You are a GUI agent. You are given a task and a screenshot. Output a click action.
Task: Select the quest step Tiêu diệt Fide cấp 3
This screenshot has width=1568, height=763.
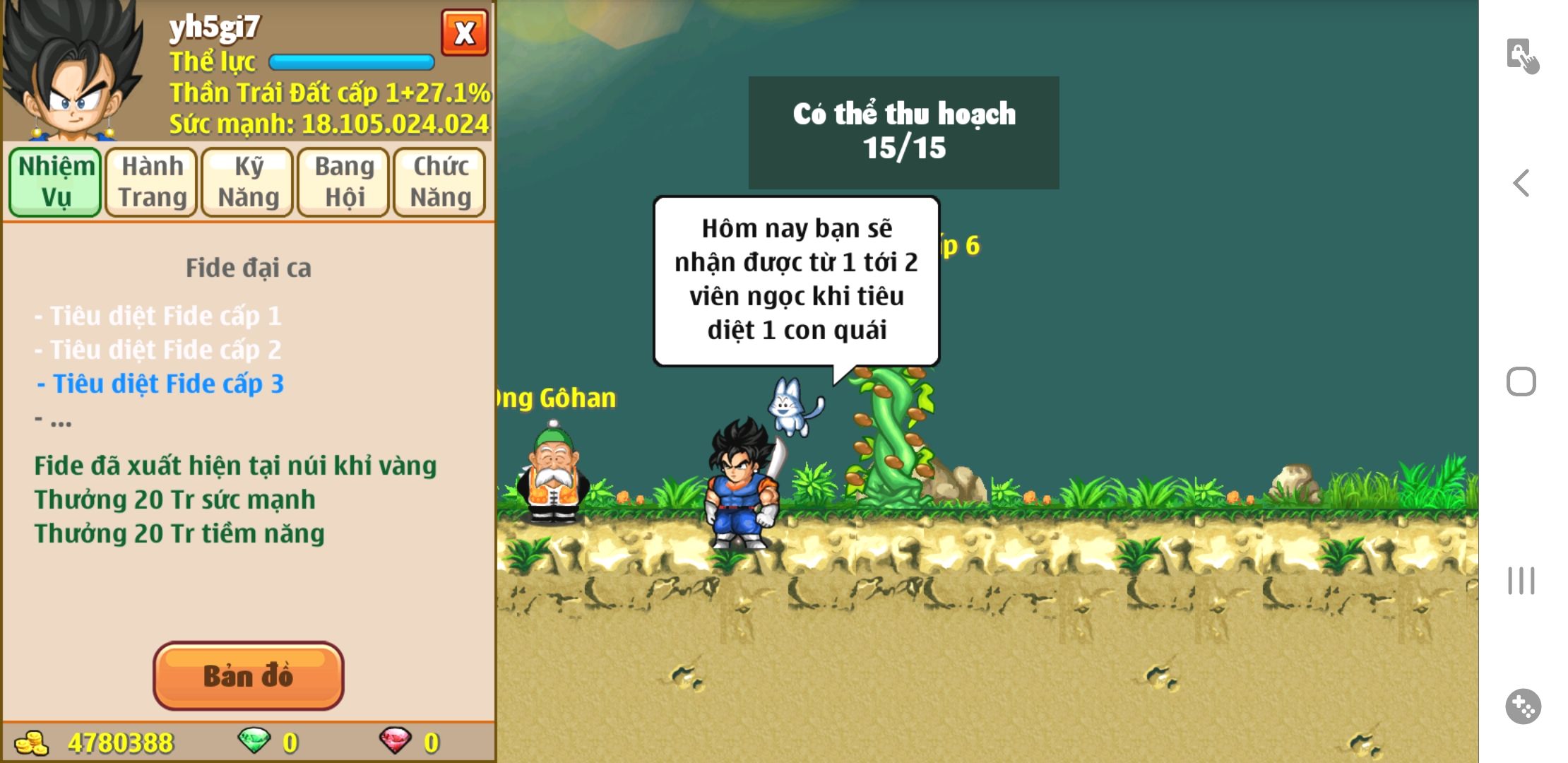tap(161, 384)
